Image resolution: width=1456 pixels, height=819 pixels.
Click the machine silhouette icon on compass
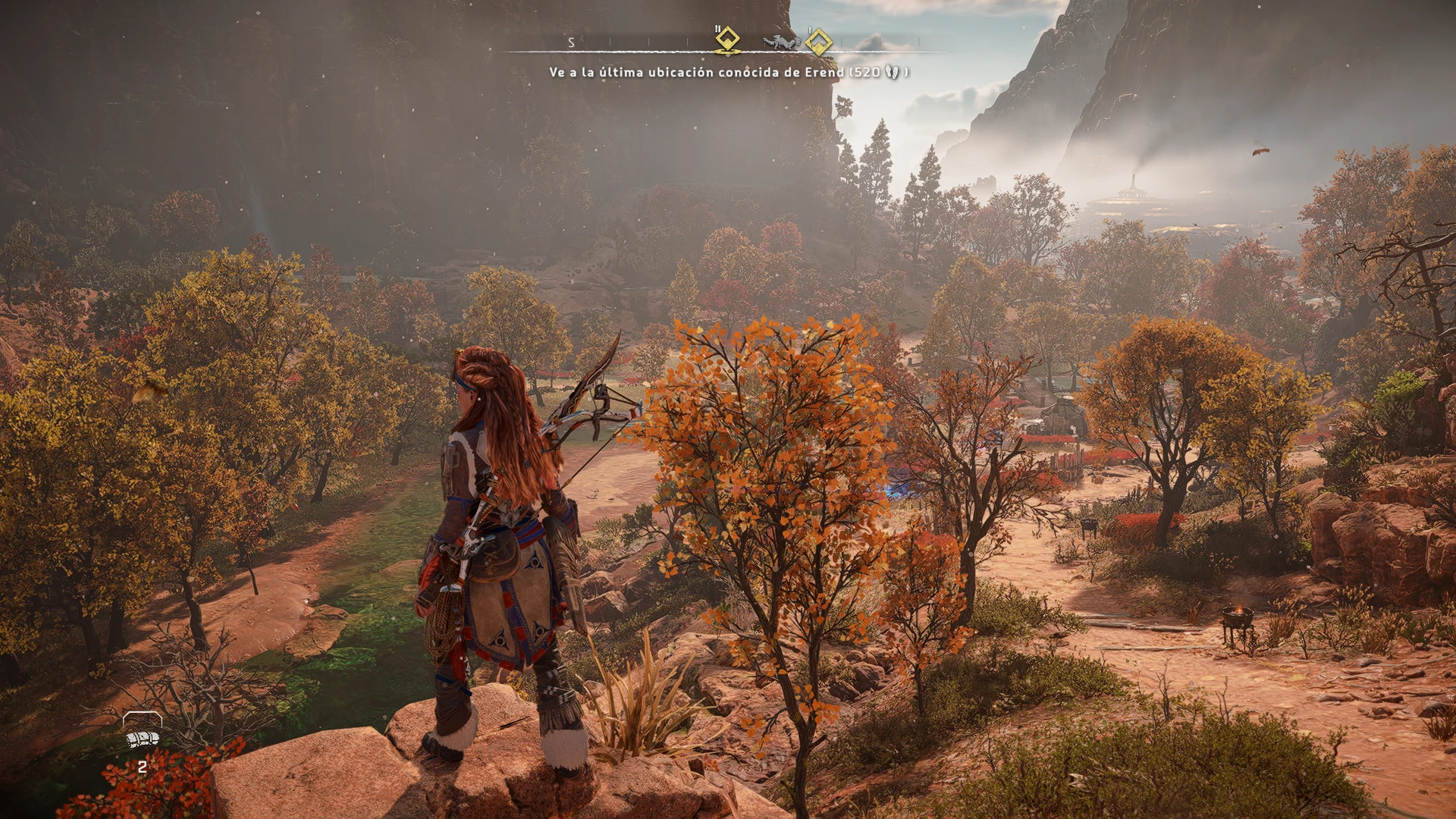[x=780, y=42]
